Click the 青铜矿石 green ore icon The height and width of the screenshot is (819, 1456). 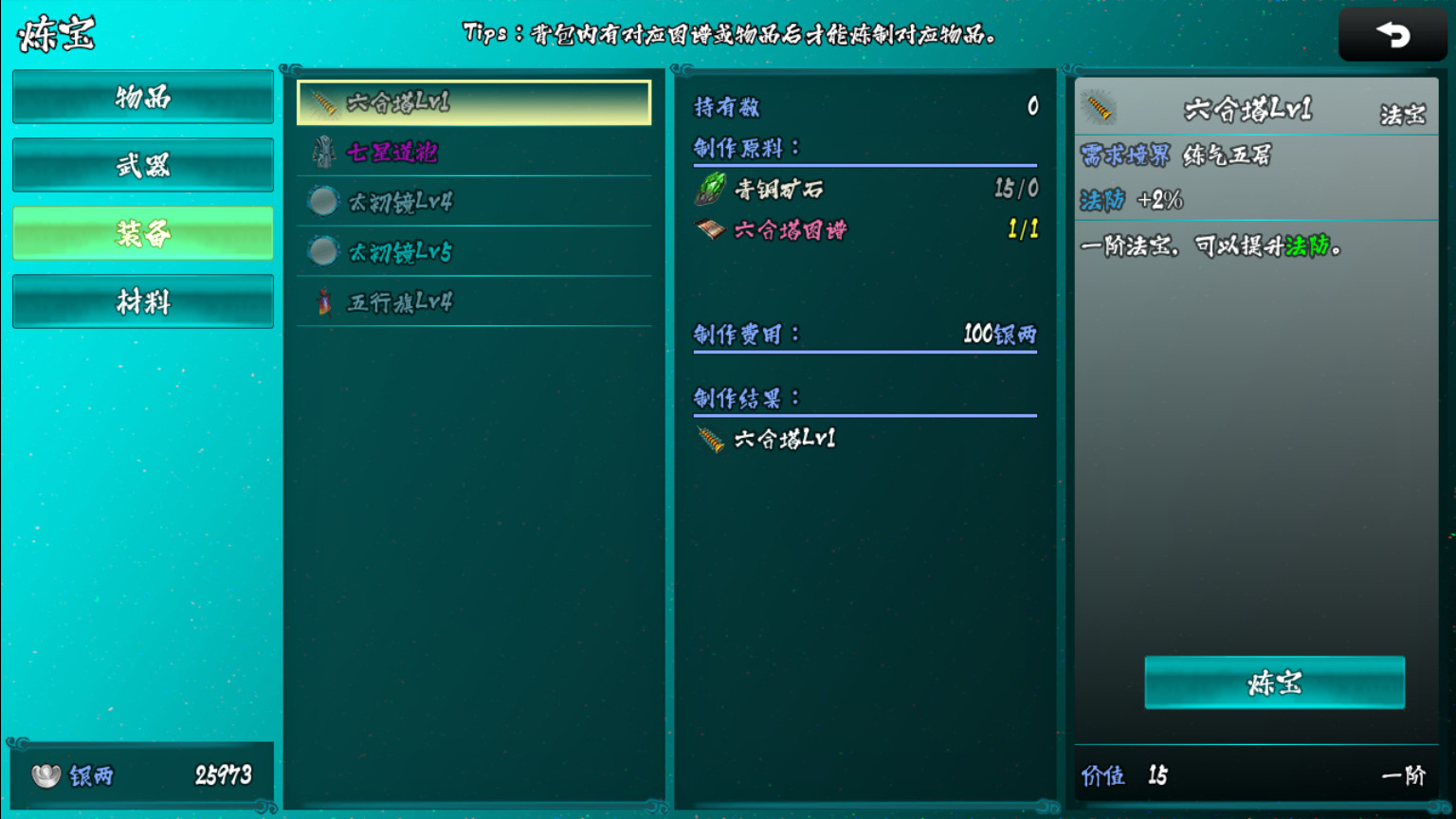(711, 189)
